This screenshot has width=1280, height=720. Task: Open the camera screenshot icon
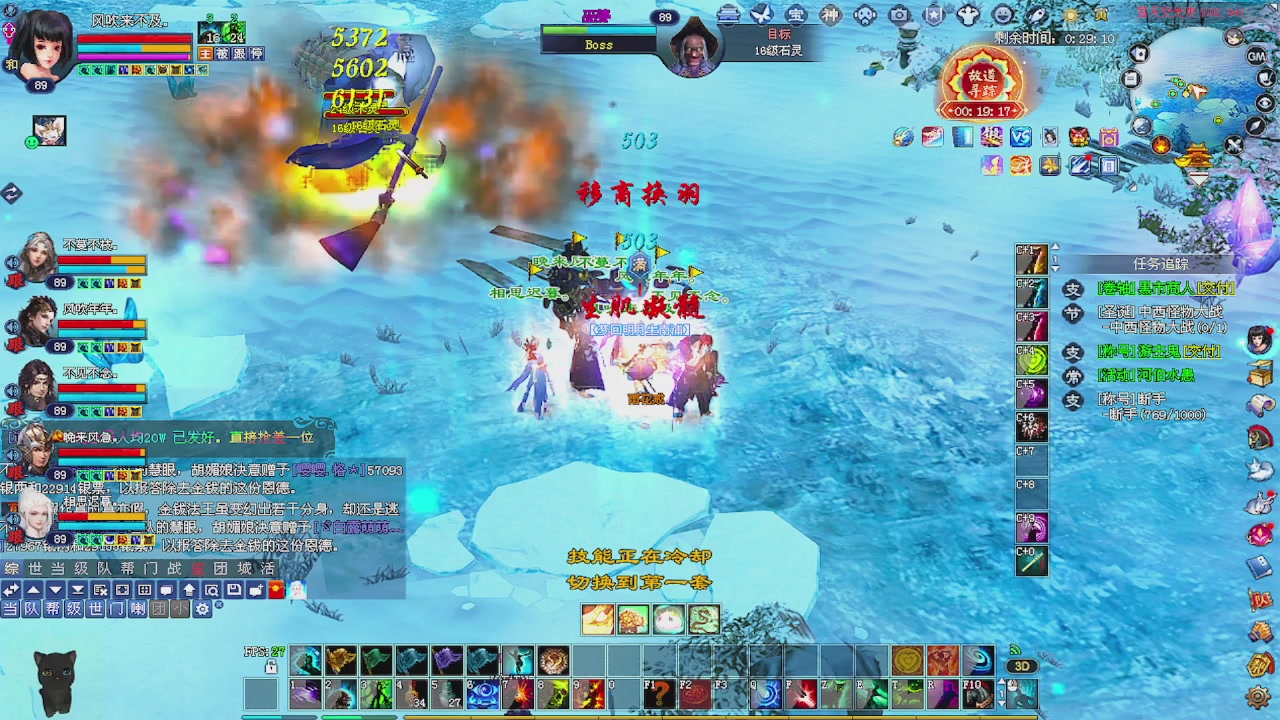pyautogui.click(x=899, y=15)
